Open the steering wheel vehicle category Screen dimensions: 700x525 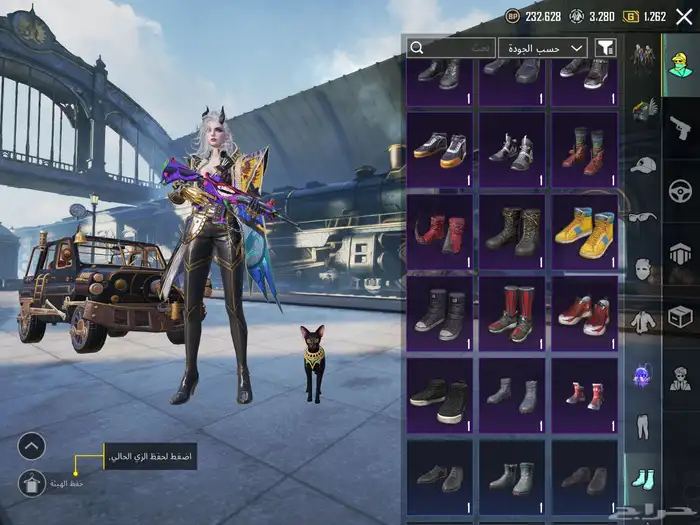(681, 190)
